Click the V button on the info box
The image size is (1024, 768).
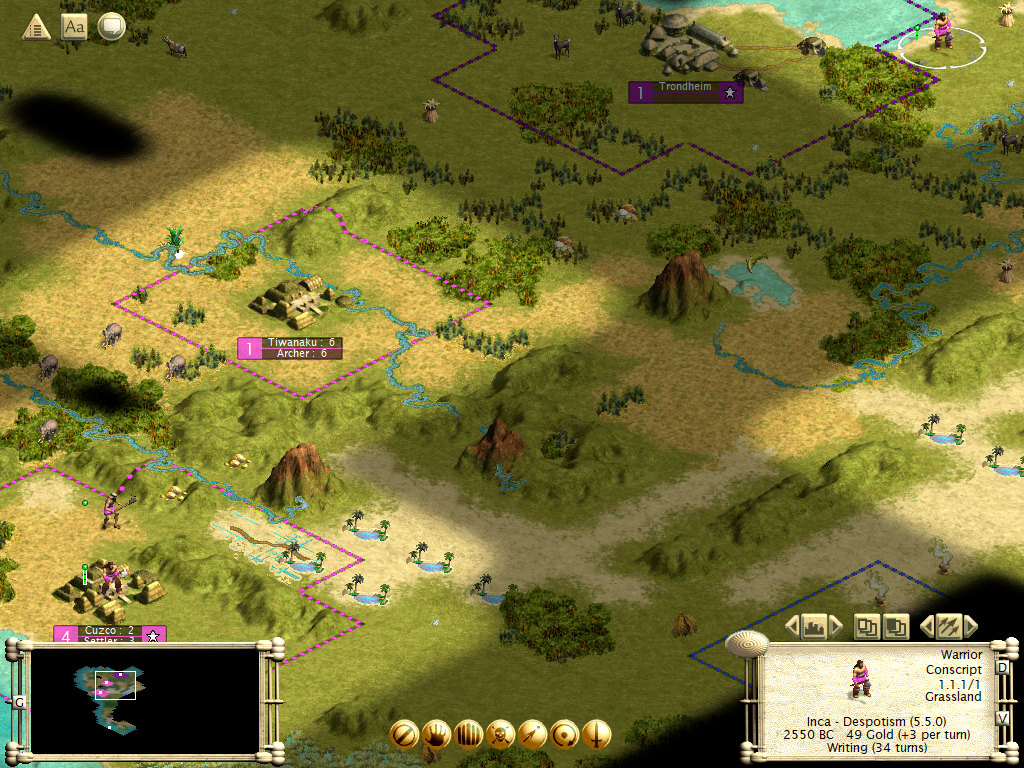[1003, 718]
